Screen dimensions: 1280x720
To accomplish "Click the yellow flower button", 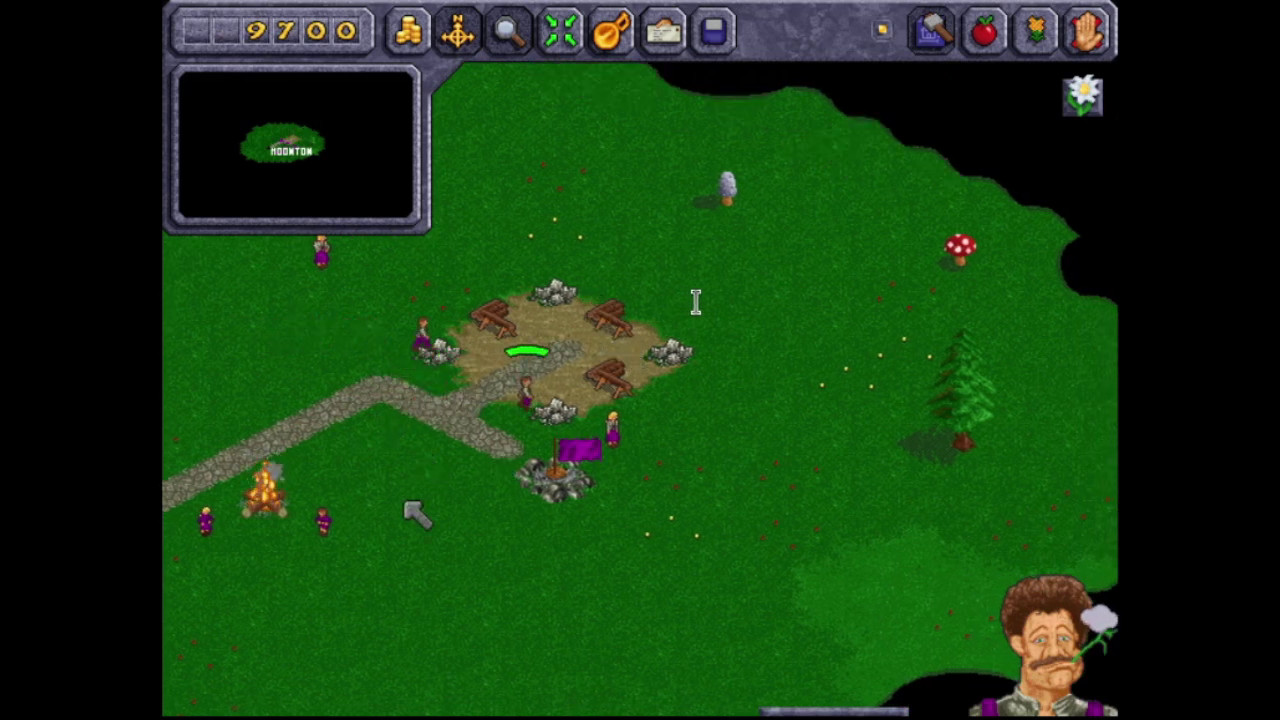I will point(1036,31).
